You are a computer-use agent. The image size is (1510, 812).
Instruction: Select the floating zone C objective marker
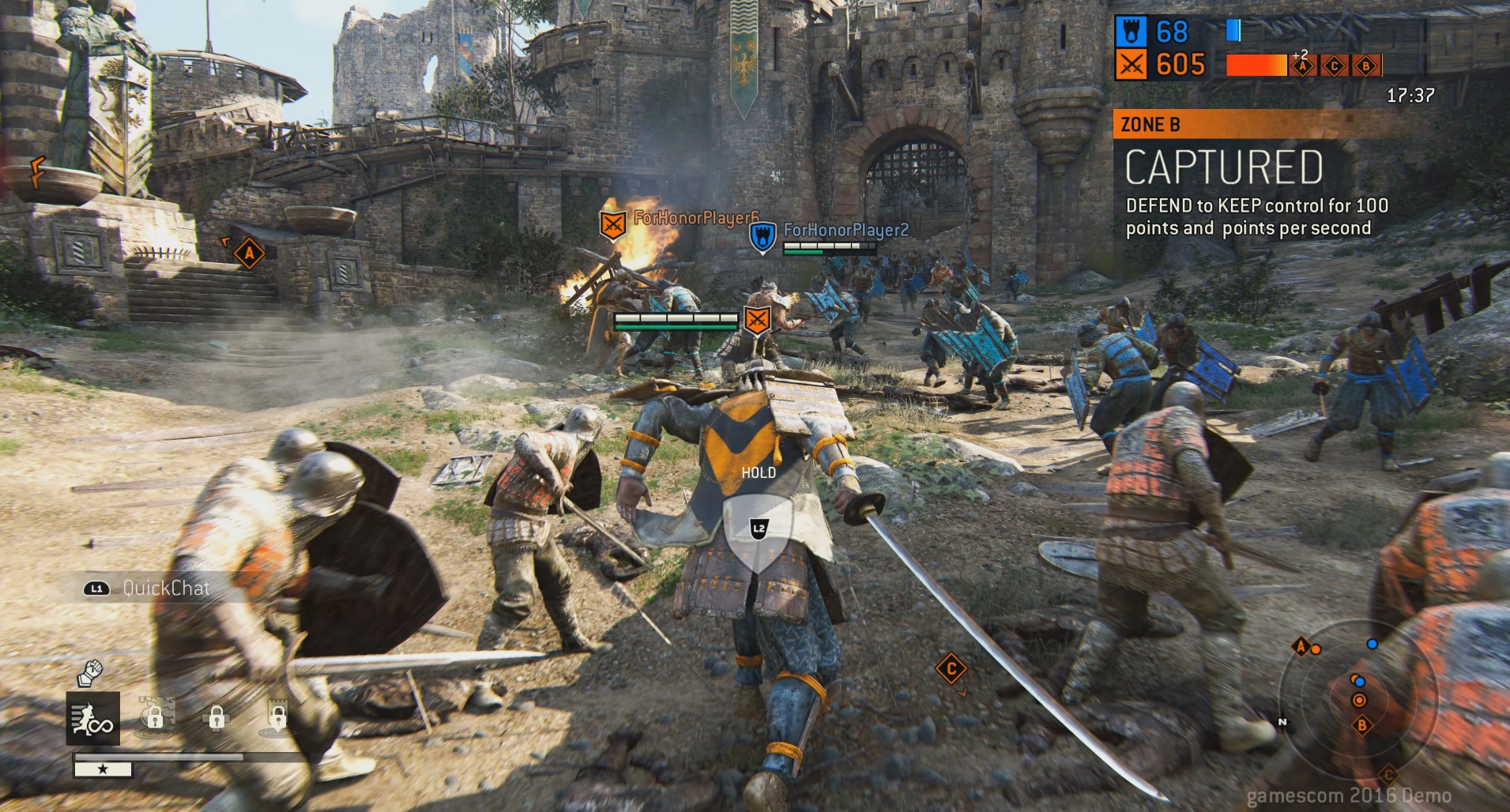pos(951,669)
